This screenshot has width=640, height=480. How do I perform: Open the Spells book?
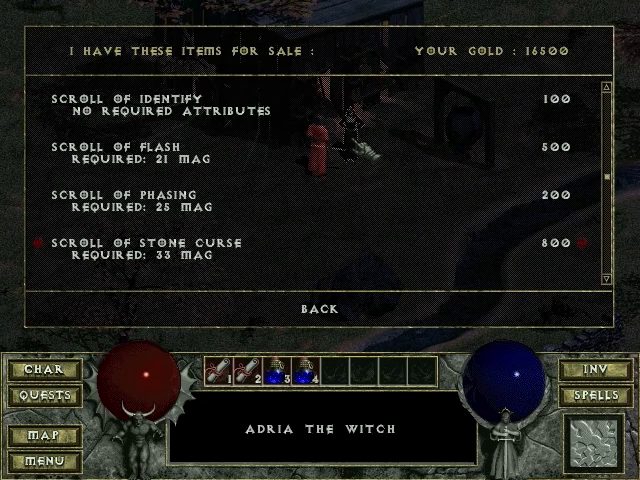[x=595, y=395]
